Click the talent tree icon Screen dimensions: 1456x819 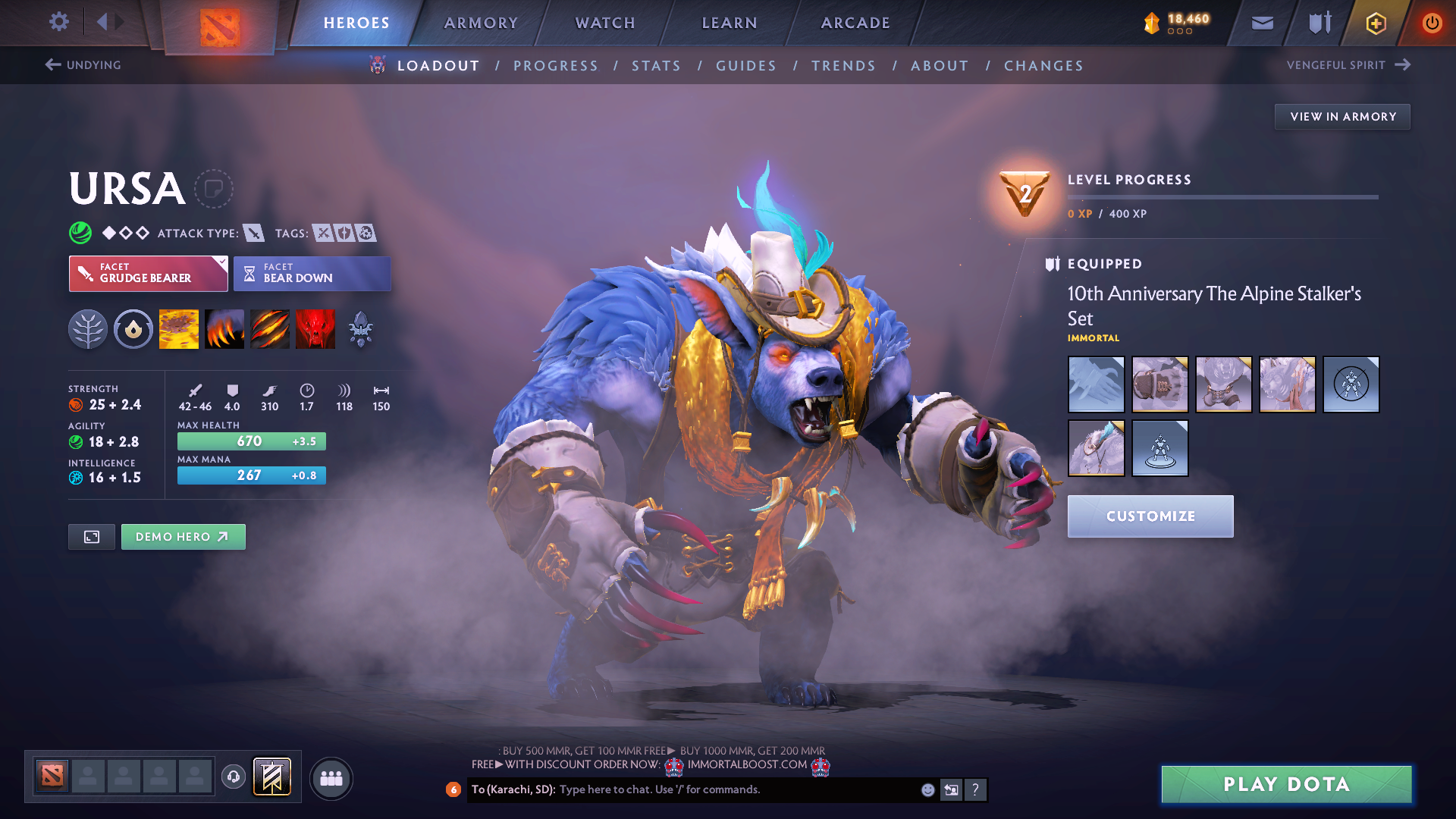88,328
